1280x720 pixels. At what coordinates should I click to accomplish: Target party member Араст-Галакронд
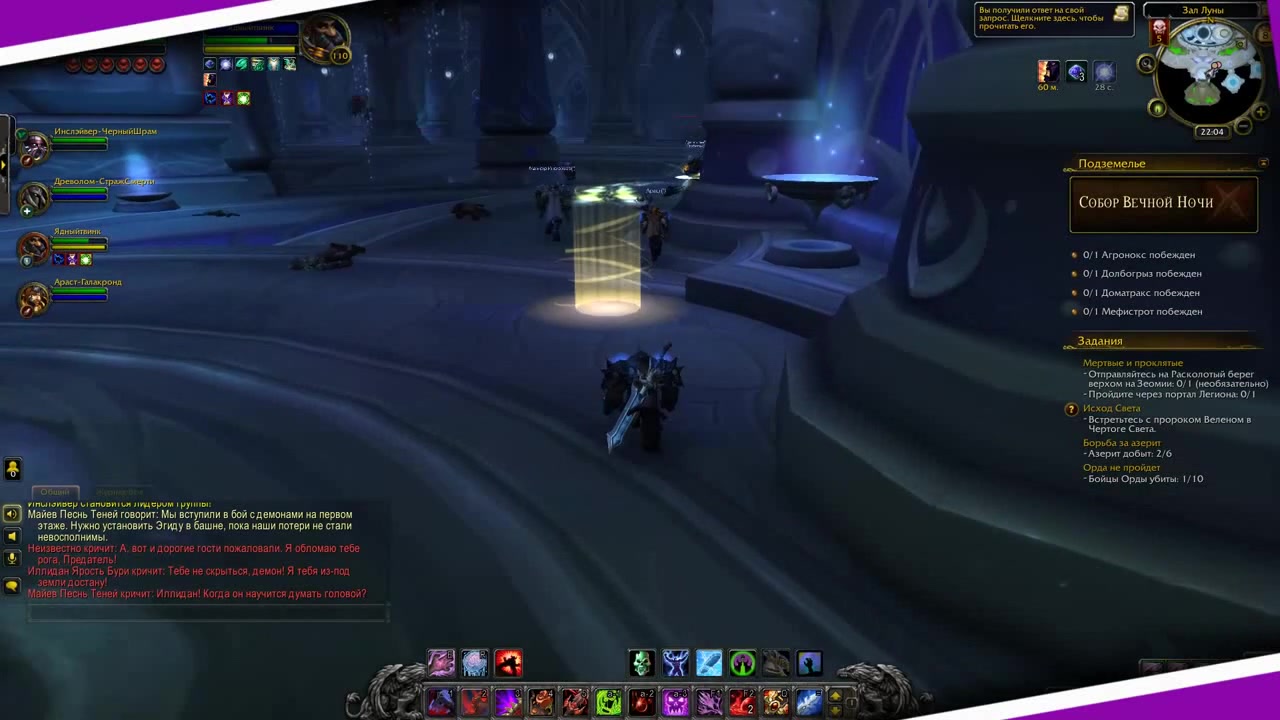36,297
